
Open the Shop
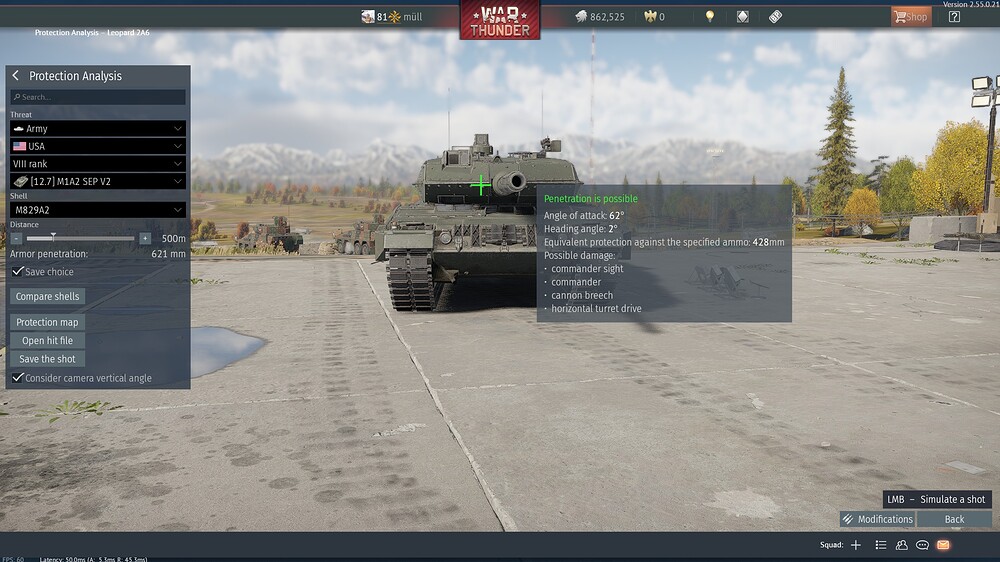click(x=910, y=16)
